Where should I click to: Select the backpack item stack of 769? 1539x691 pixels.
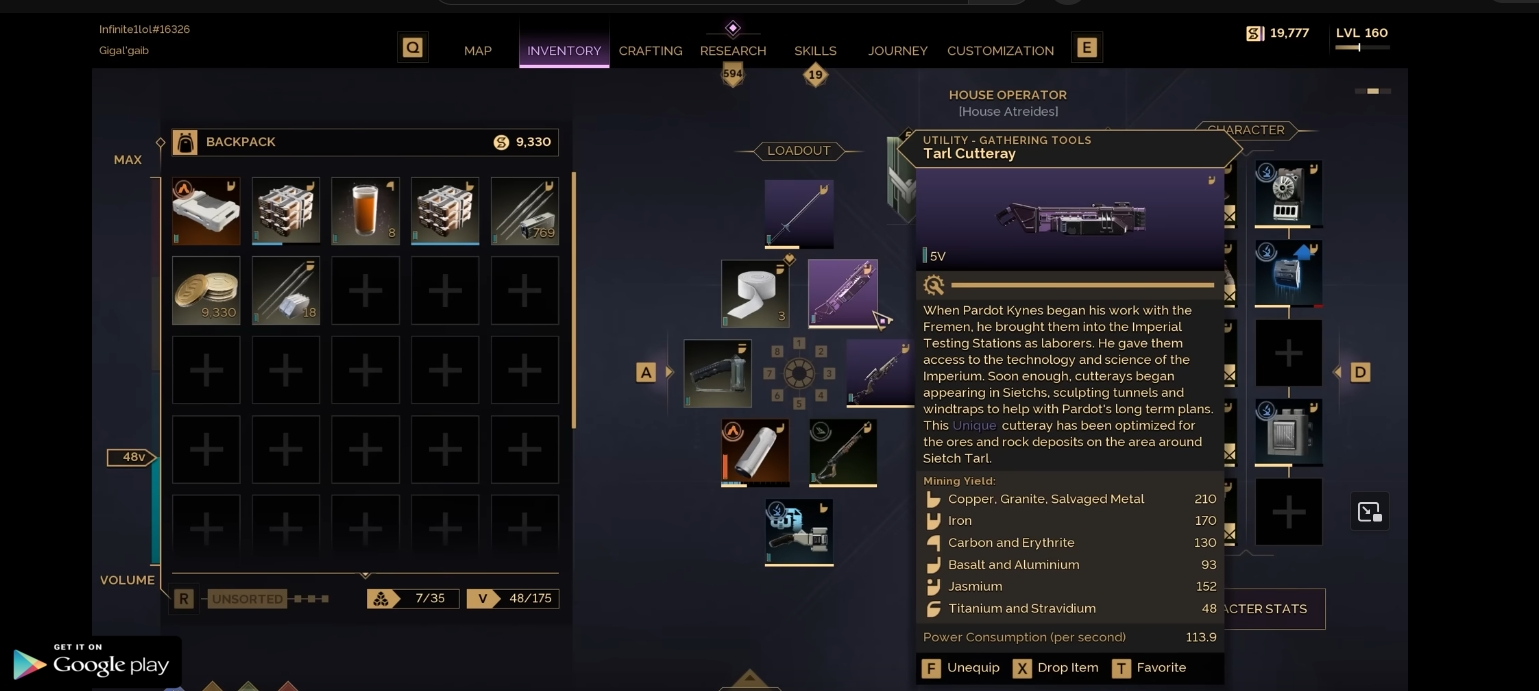tap(524, 211)
